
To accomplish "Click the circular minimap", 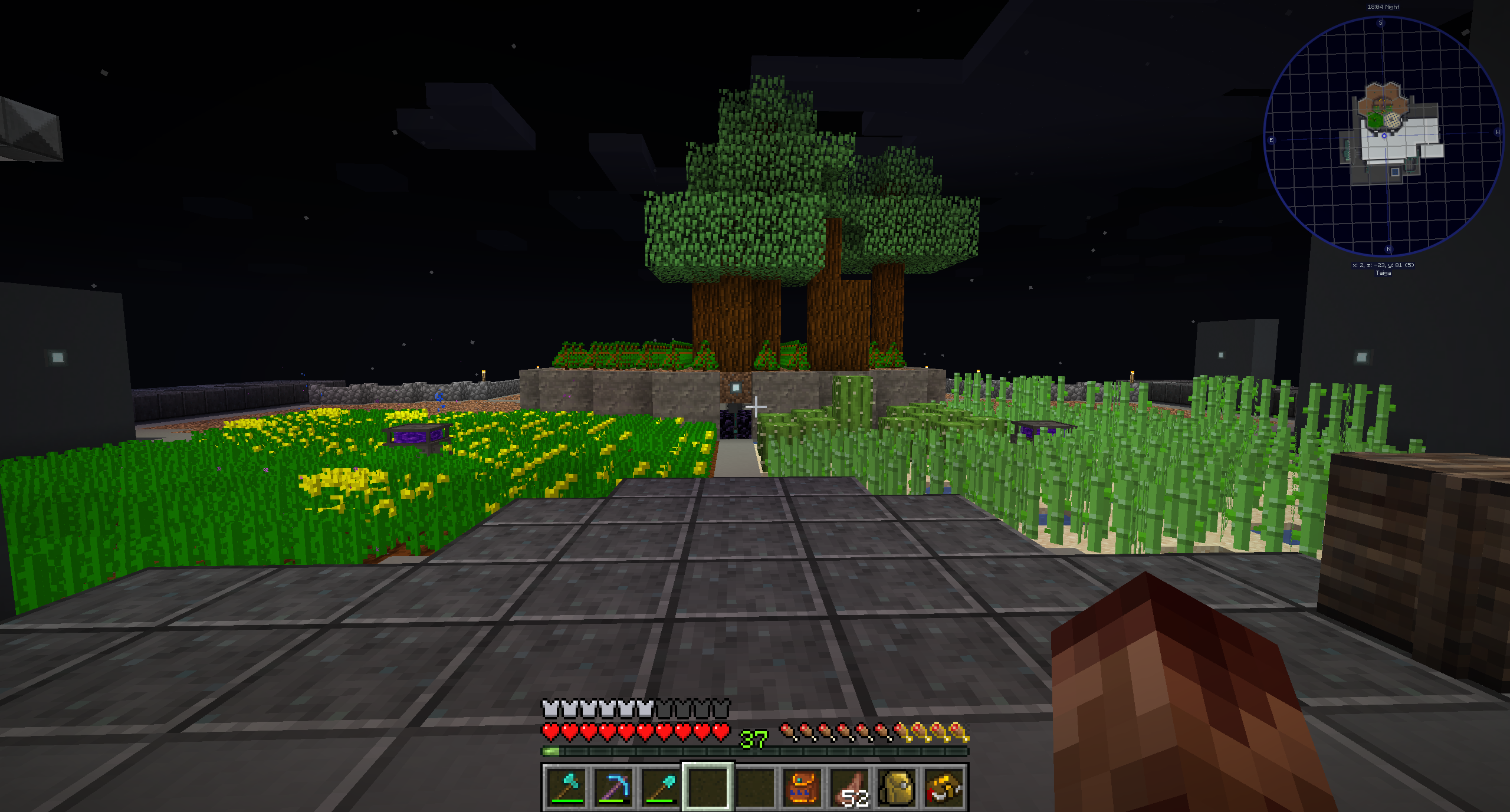I will click(1383, 136).
